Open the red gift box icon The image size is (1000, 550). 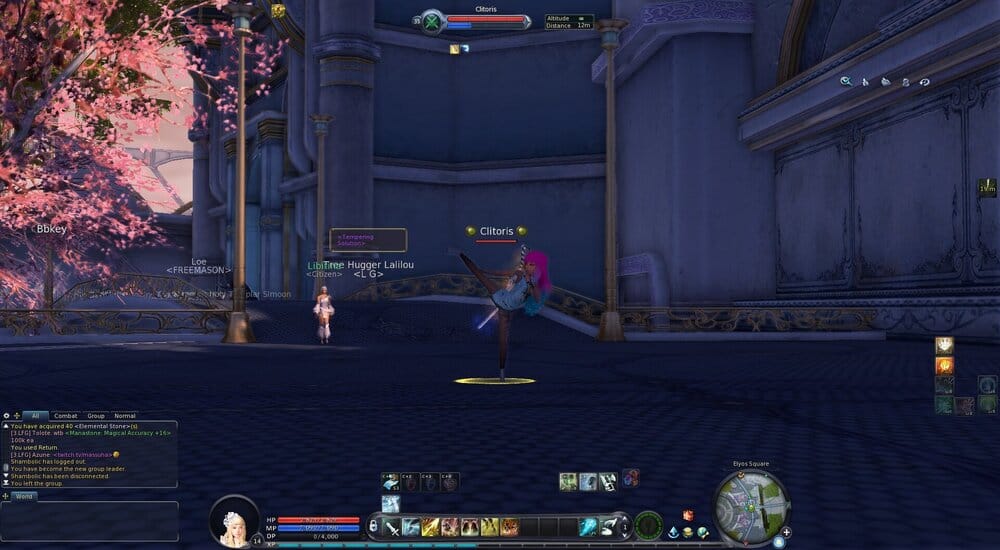tap(687, 515)
